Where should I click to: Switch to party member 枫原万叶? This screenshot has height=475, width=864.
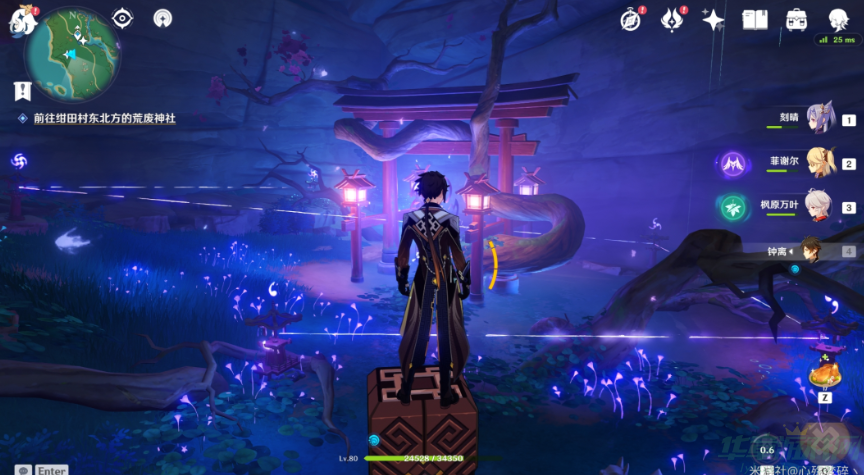click(820, 206)
